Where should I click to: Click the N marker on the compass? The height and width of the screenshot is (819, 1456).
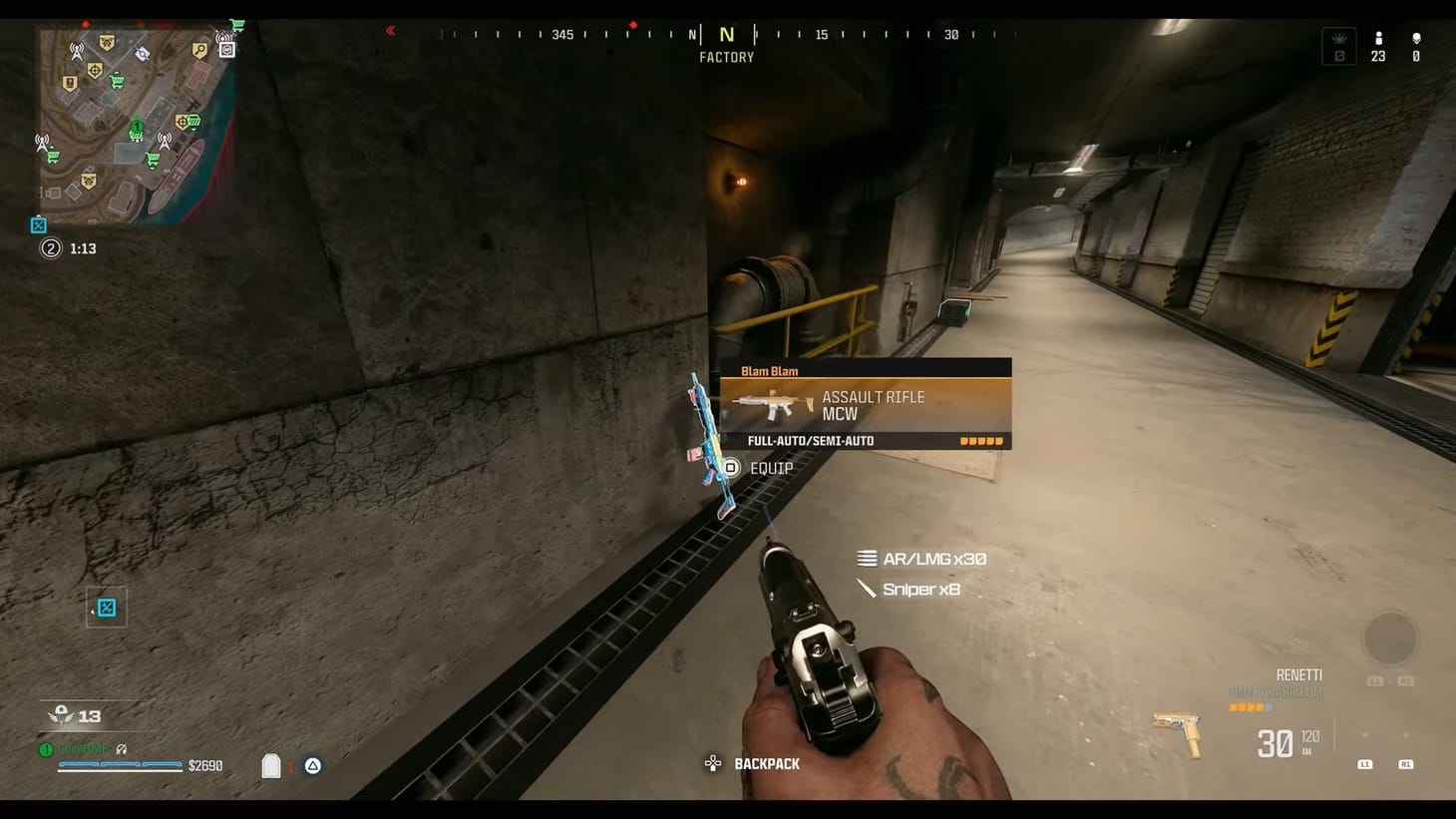726,33
